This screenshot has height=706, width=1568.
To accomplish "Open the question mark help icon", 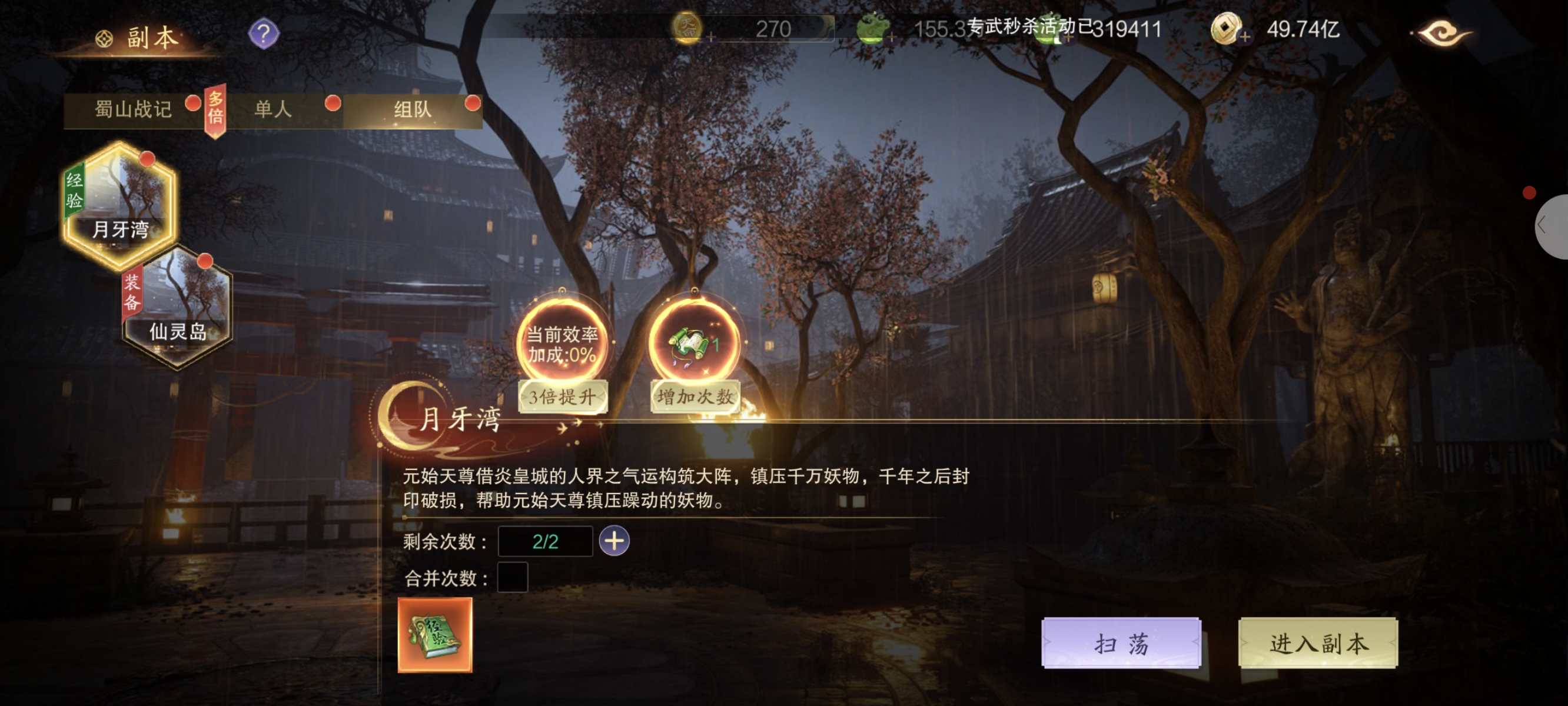I will coord(264,34).
